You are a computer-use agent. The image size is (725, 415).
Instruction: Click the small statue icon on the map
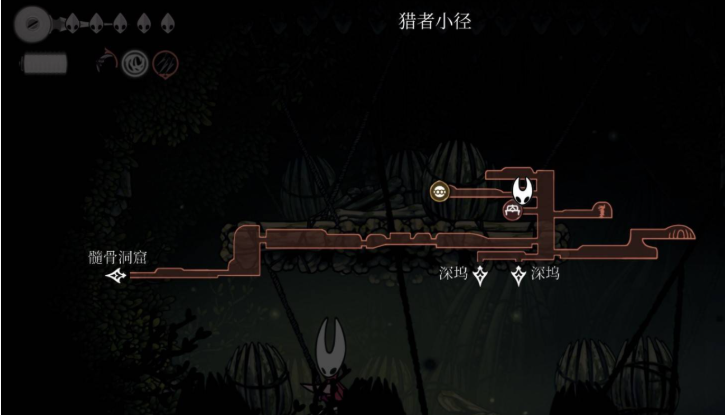point(600,209)
